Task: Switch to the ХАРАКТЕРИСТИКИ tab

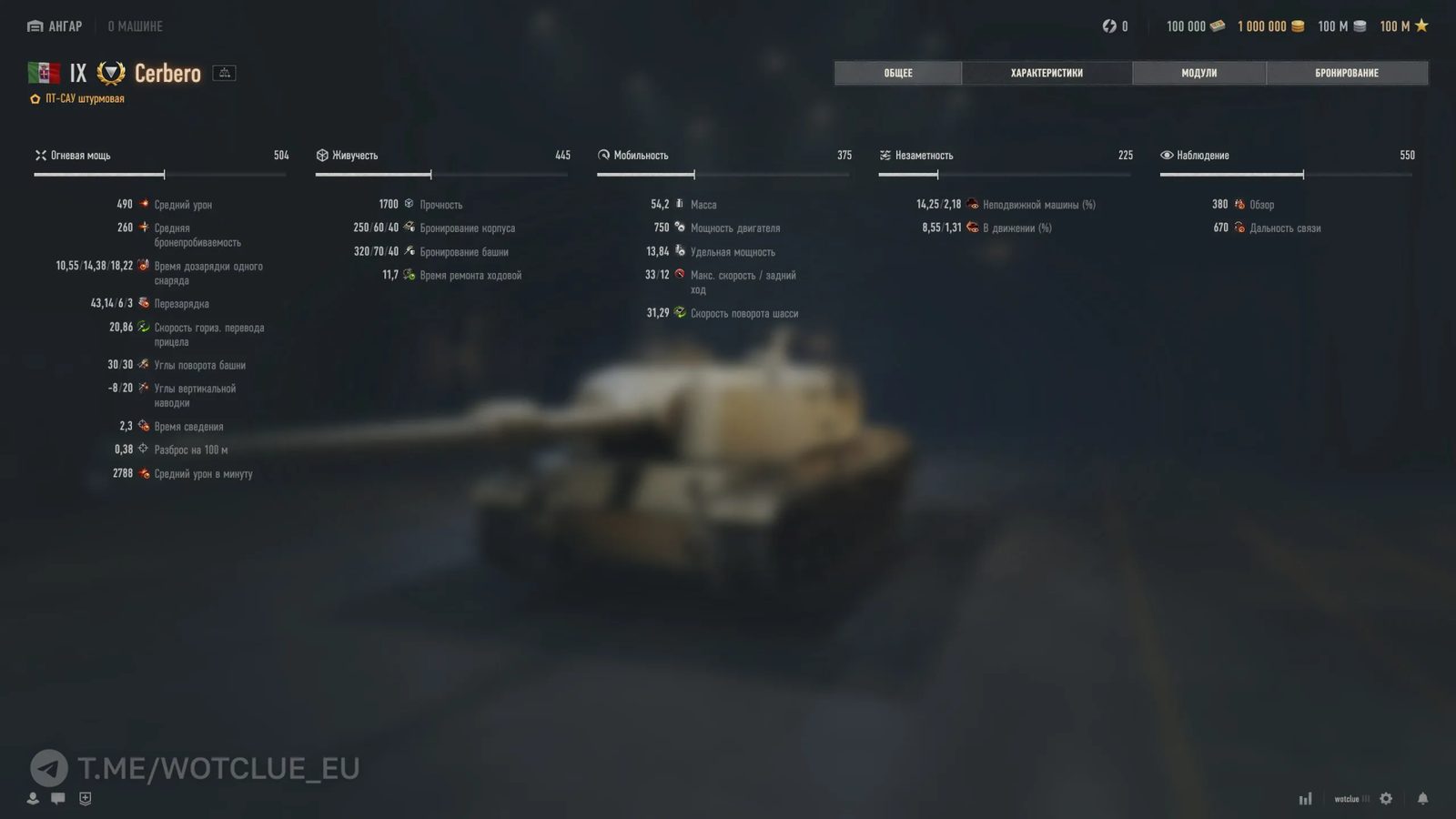Action: tap(1046, 73)
